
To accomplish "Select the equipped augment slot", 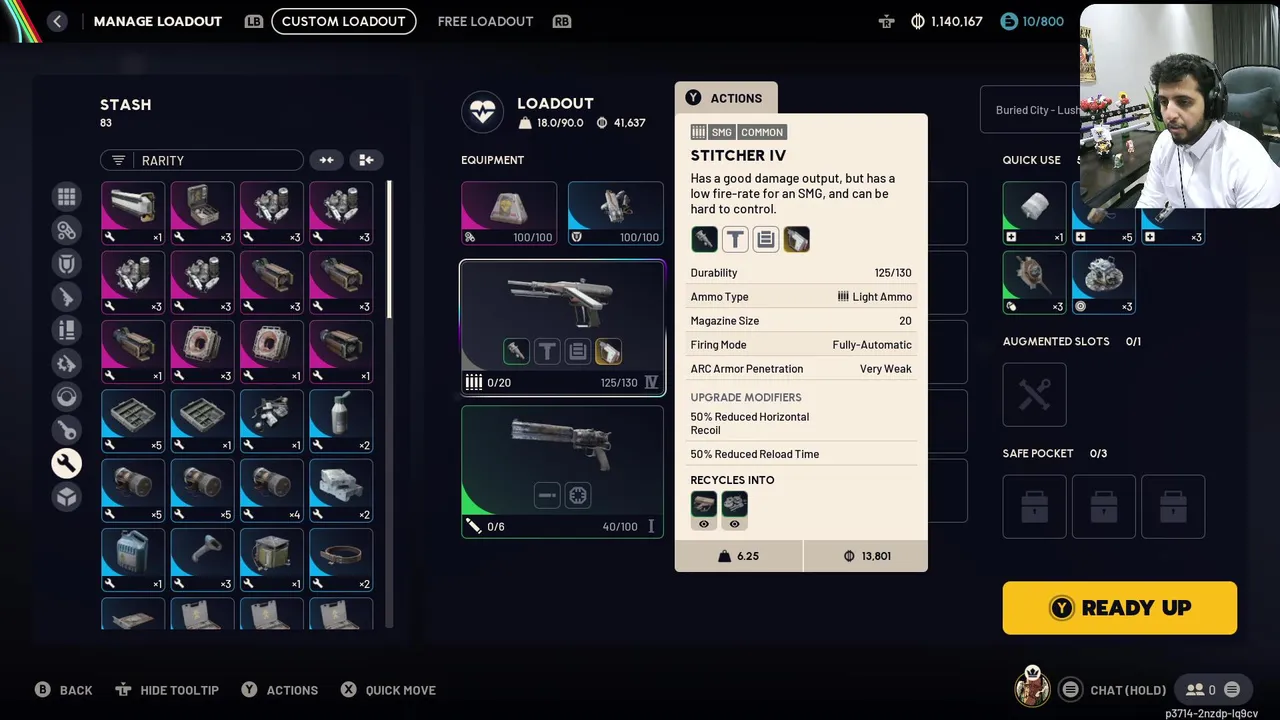I will click(508, 213).
